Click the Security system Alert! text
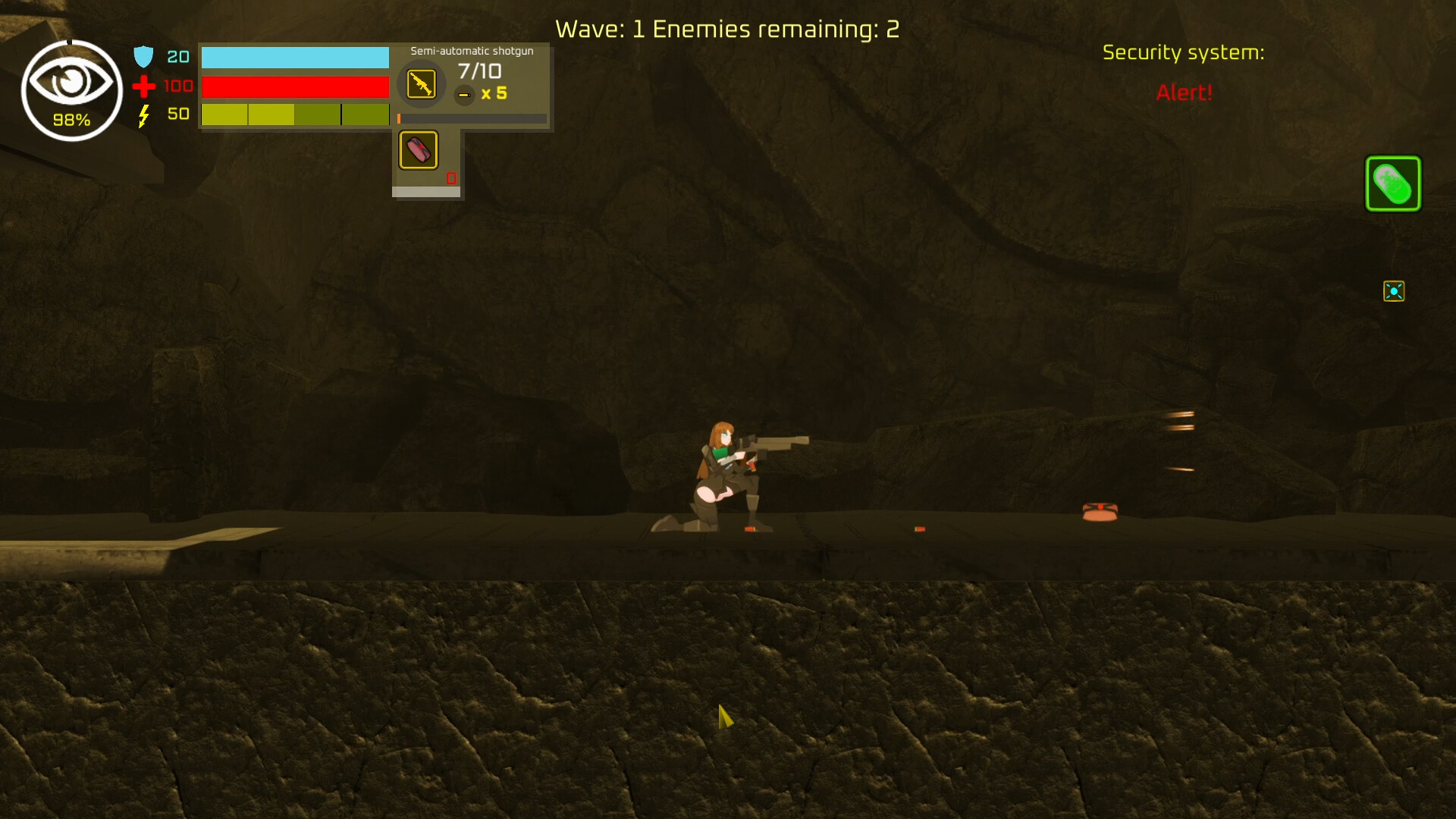This screenshot has width=1456, height=819. point(1184,93)
